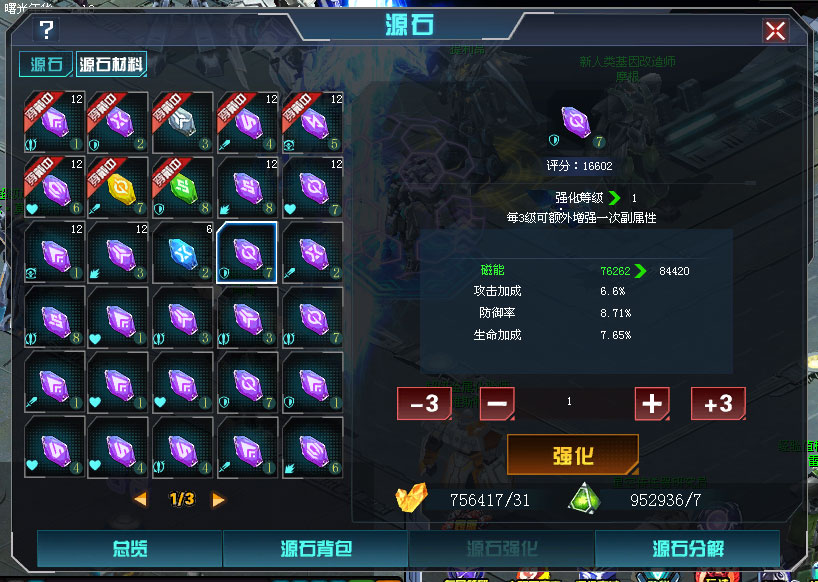The width and height of the screenshot is (818, 582).
Task: Select the 源石材料 tab
Action: click(x=110, y=66)
